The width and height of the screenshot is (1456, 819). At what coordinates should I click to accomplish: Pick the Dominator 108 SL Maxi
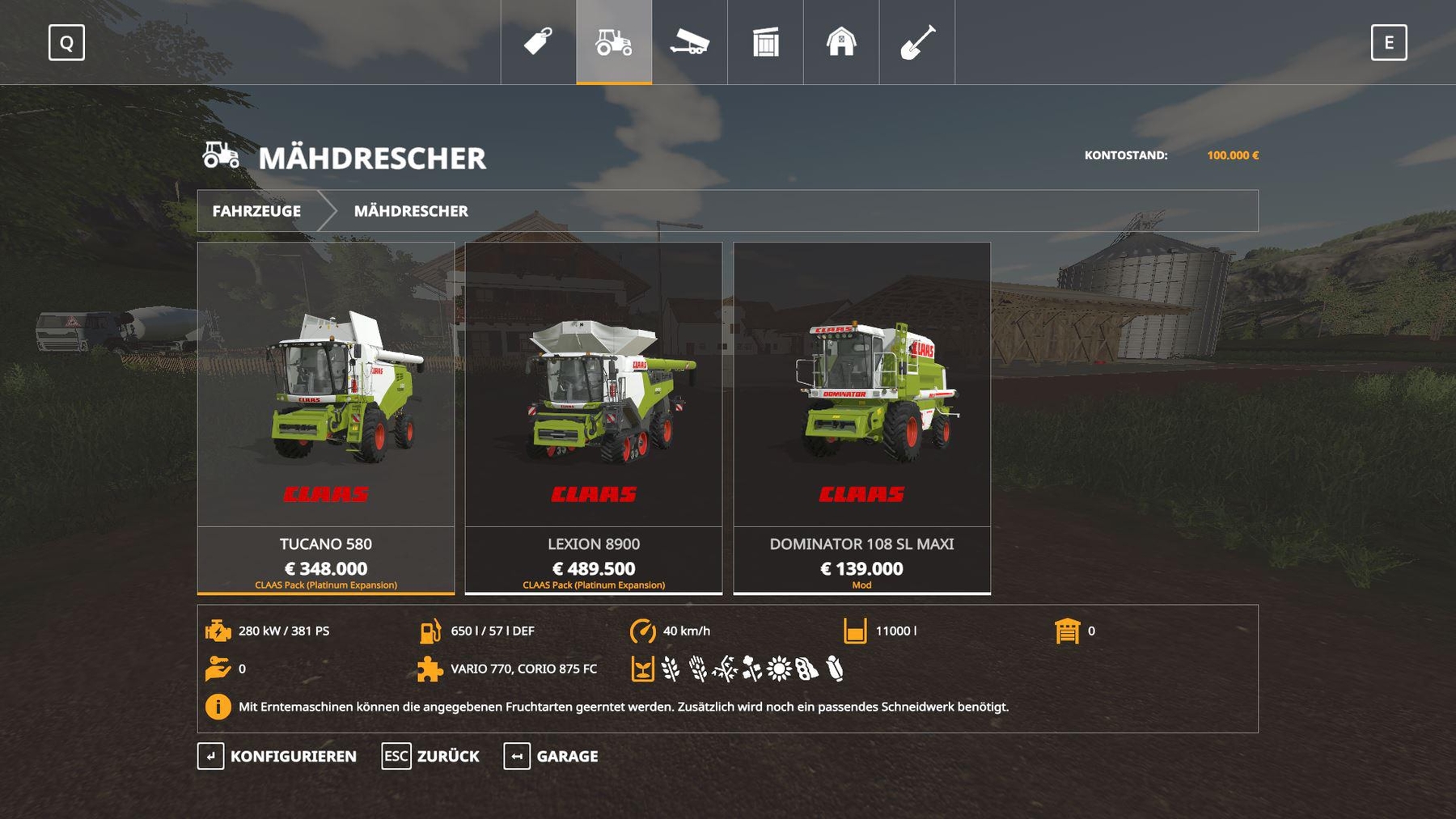[x=861, y=417]
